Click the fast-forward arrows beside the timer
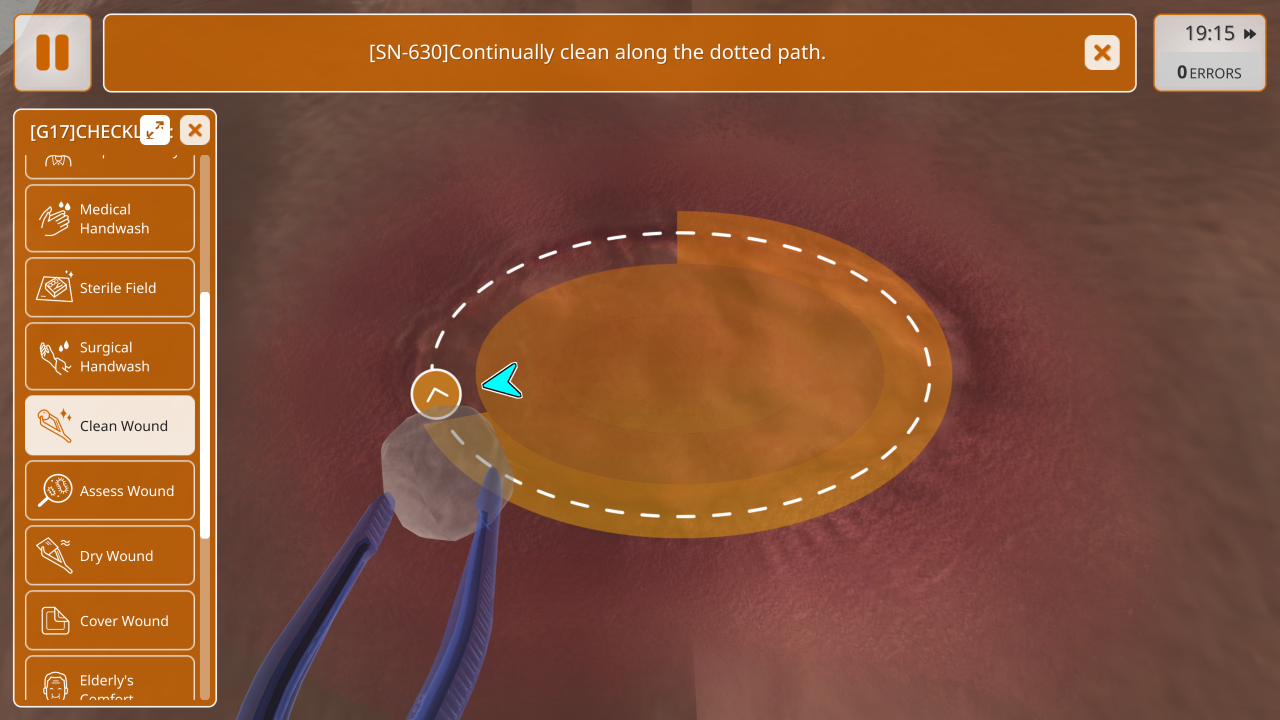1280x720 pixels. pos(1250,34)
